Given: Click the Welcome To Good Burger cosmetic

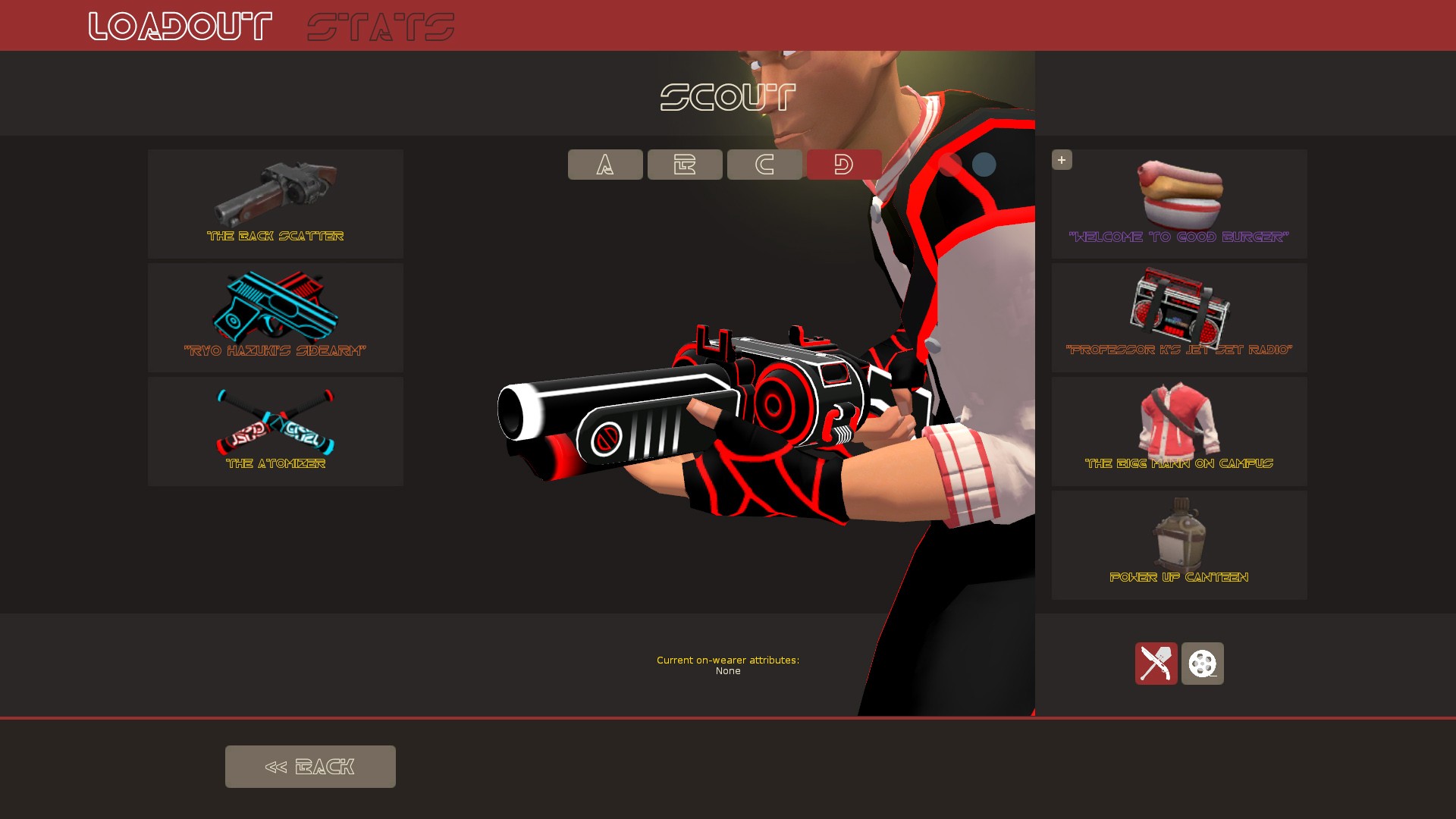Looking at the screenshot, I should coord(1178,203).
